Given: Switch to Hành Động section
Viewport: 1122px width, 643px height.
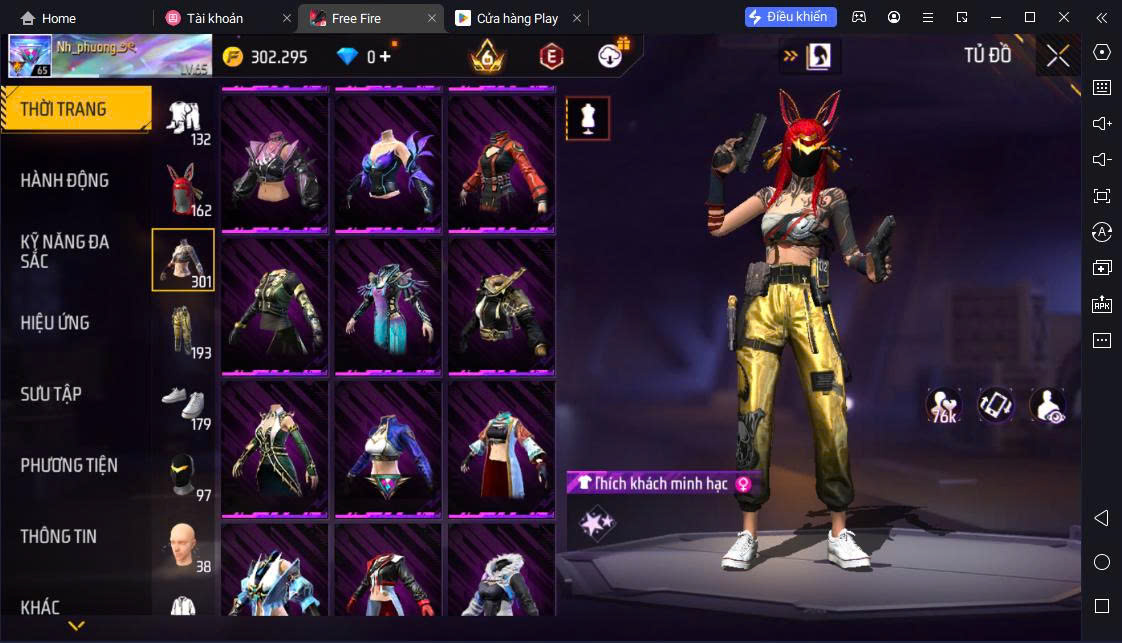Looking at the screenshot, I should [x=65, y=181].
